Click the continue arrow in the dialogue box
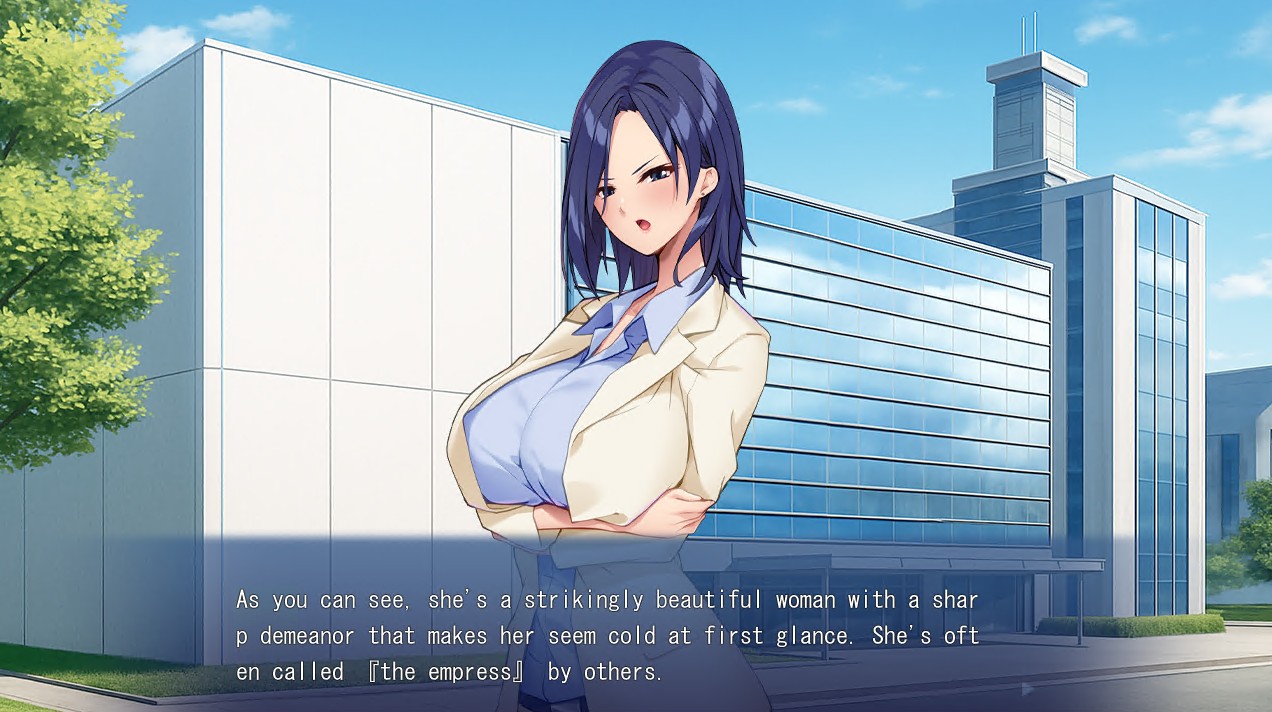1272x712 pixels. point(1027,689)
